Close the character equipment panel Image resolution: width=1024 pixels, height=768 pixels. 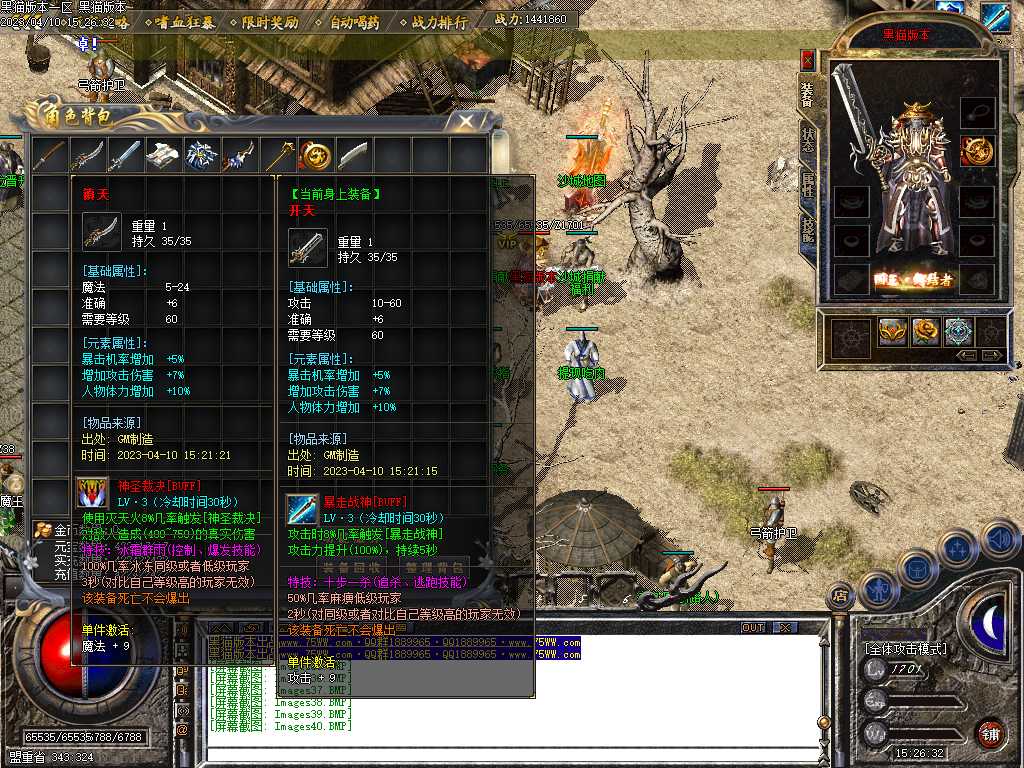(x=807, y=58)
